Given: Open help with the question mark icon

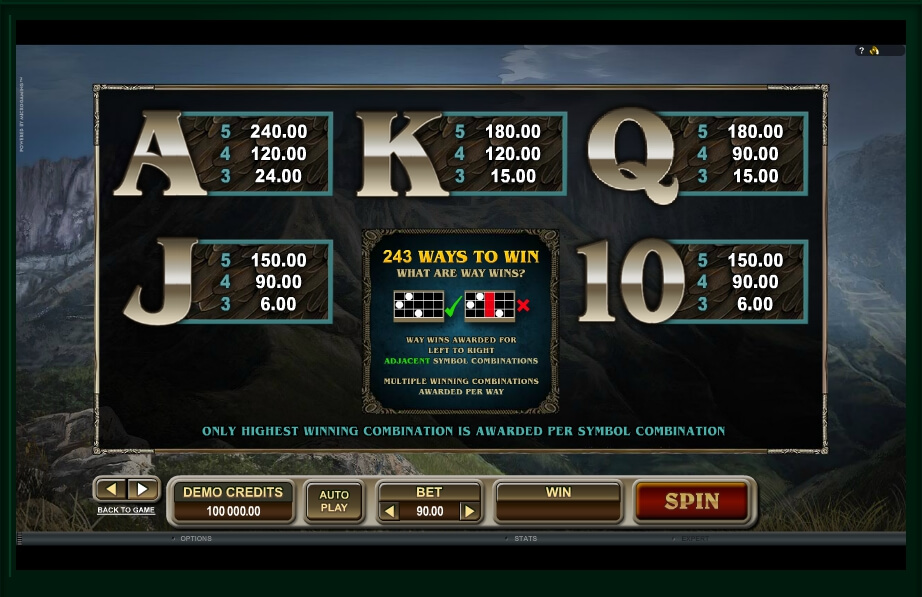Looking at the screenshot, I should pyautogui.click(x=861, y=51).
